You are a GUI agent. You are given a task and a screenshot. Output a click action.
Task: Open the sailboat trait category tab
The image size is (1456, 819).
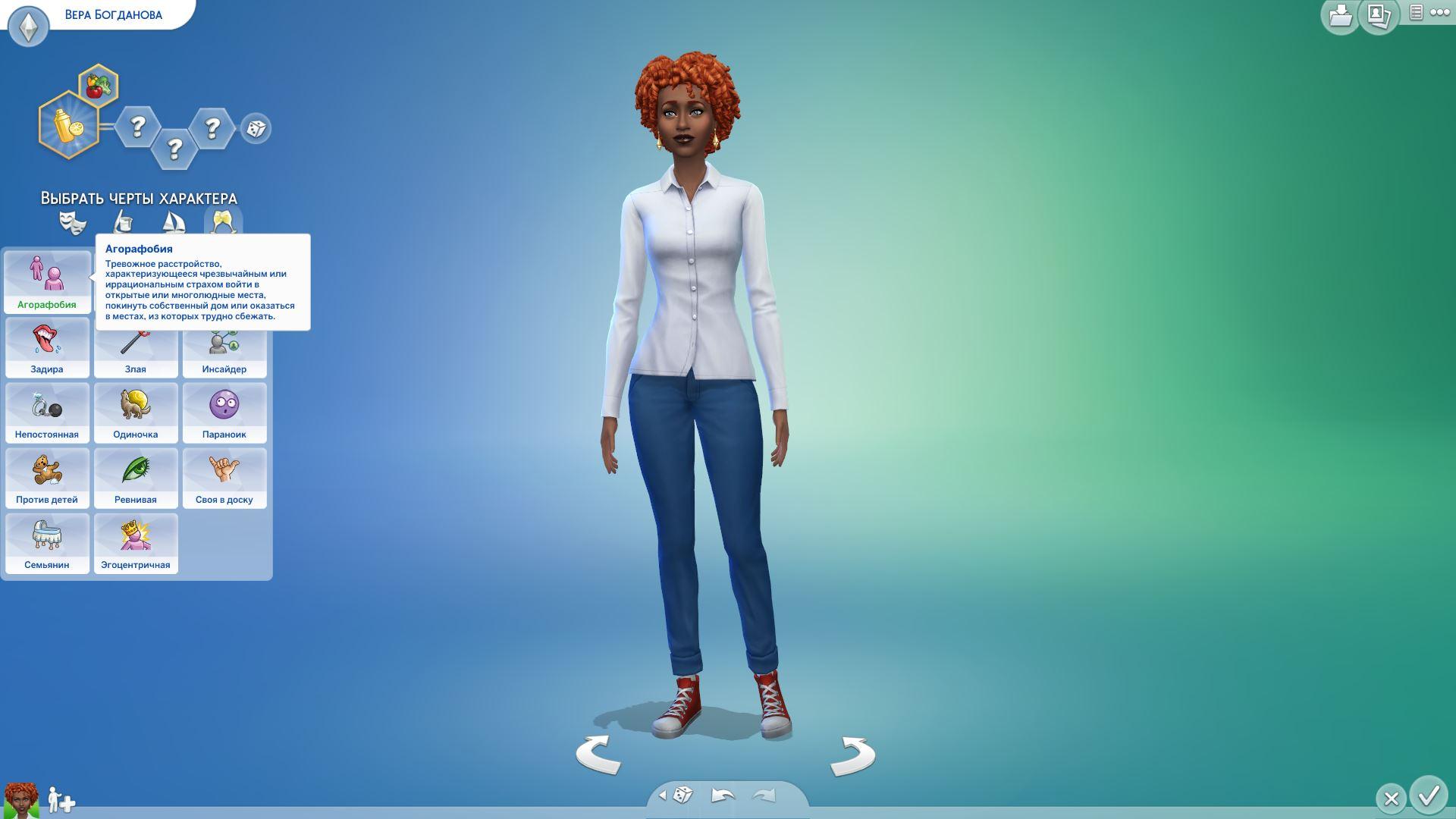(x=174, y=223)
